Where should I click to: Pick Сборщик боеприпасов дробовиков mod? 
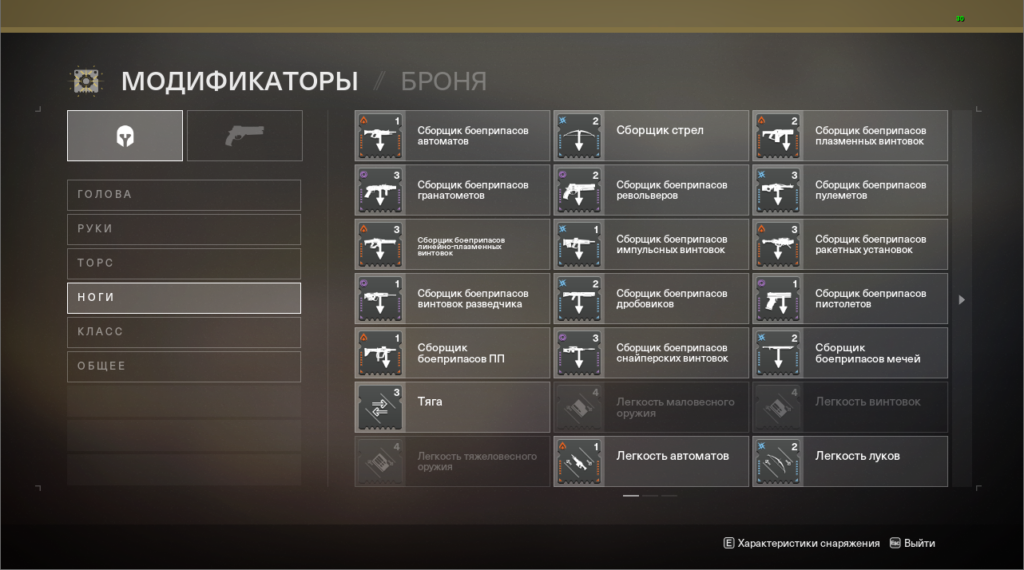651,299
